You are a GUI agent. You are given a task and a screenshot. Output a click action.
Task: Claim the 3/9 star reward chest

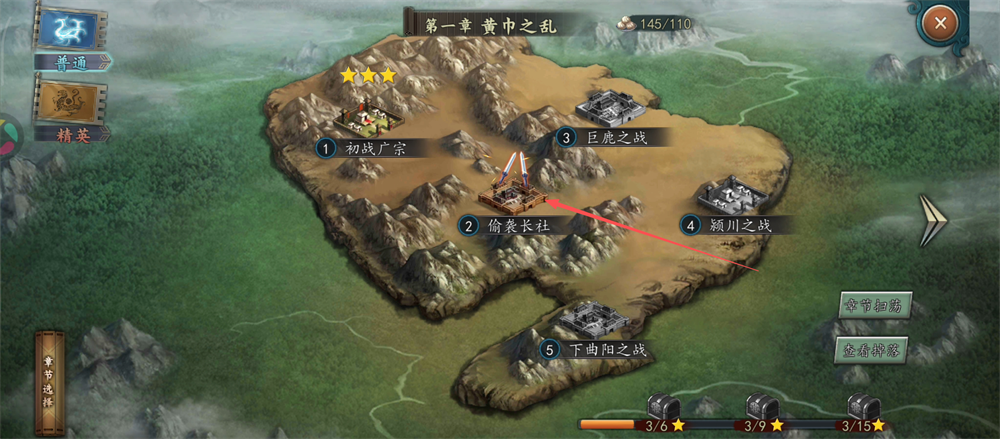761,410
